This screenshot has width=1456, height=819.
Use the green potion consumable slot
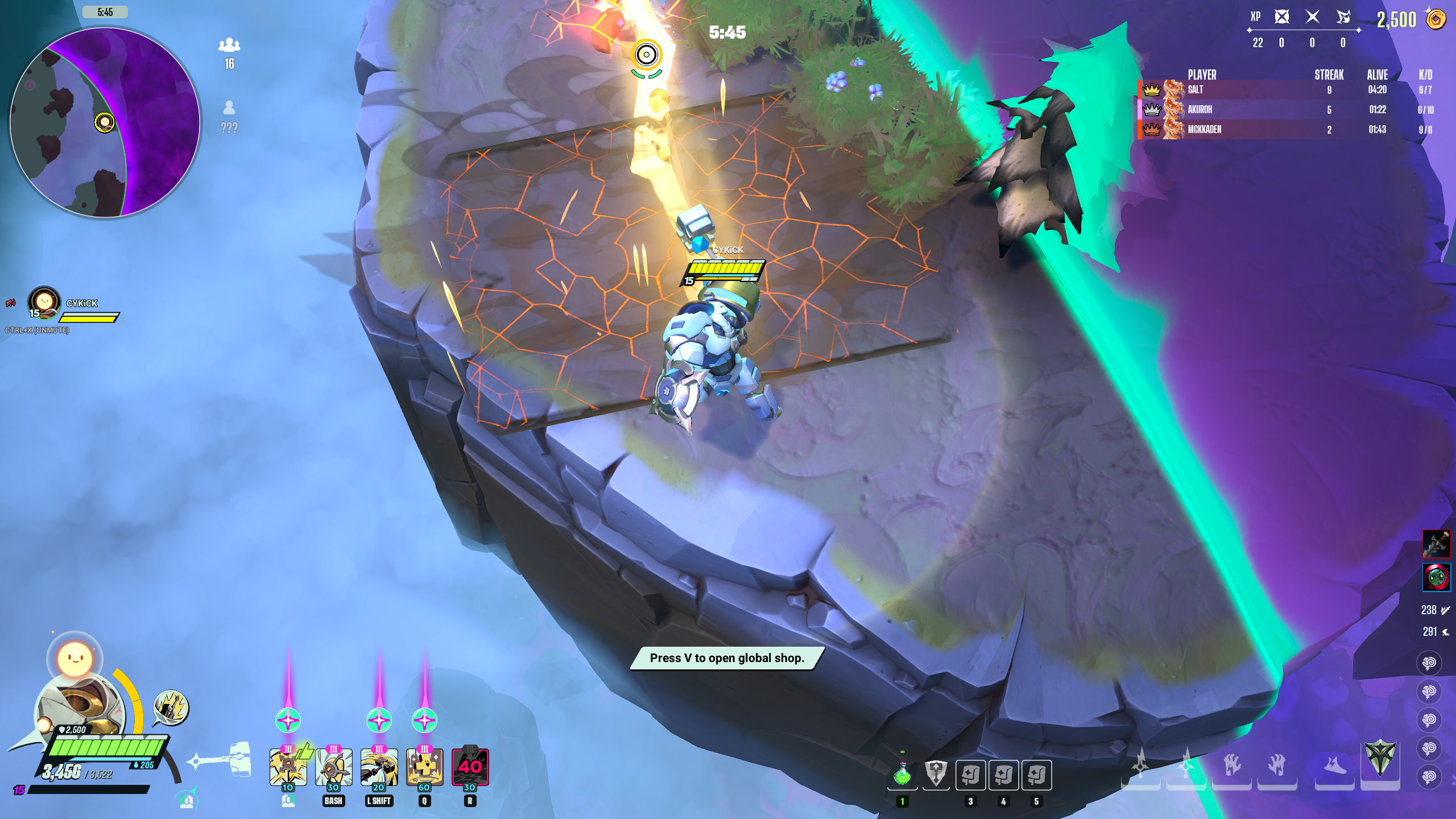[902, 775]
